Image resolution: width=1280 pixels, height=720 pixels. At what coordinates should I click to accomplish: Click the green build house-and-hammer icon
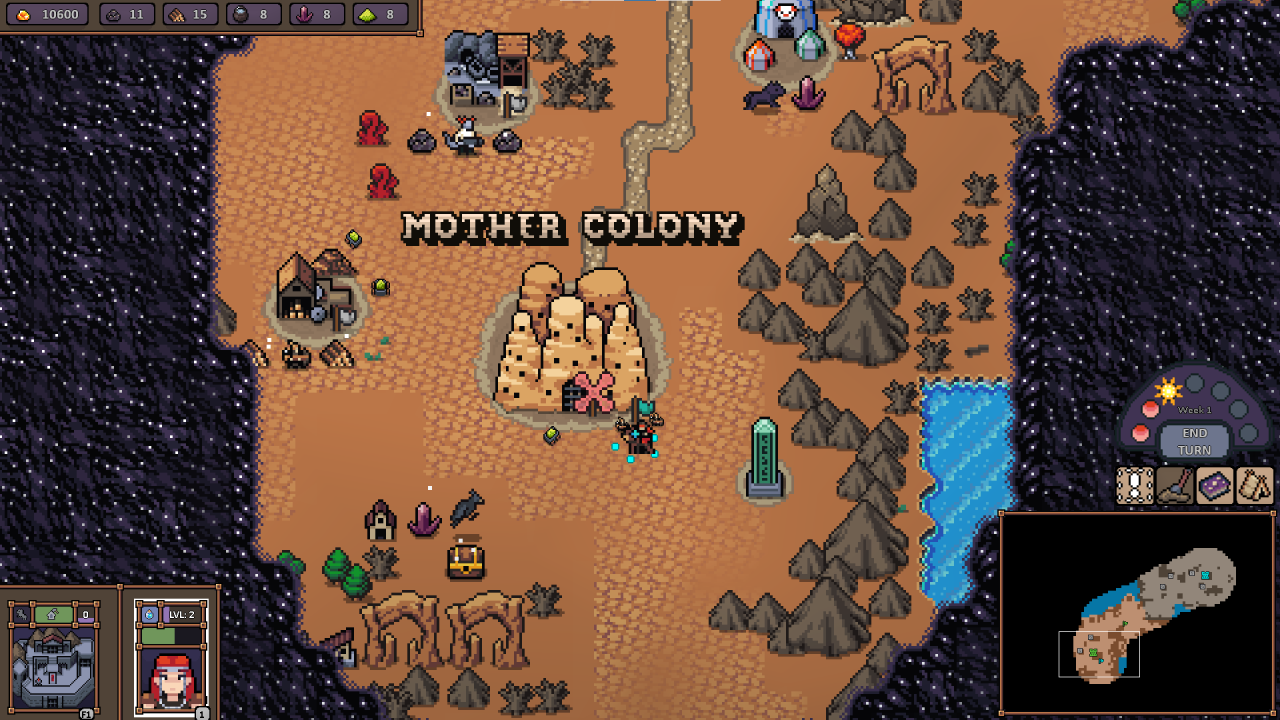(x=53, y=614)
